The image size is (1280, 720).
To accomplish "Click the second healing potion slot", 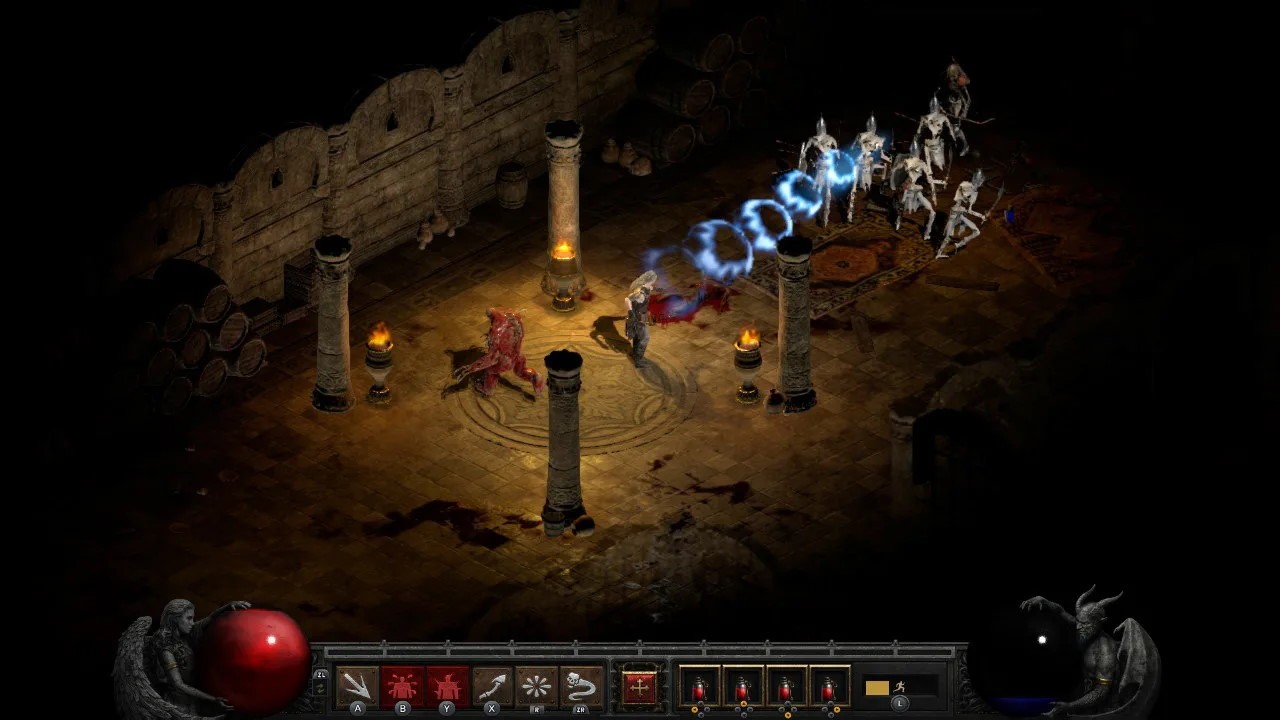I will [x=742, y=688].
